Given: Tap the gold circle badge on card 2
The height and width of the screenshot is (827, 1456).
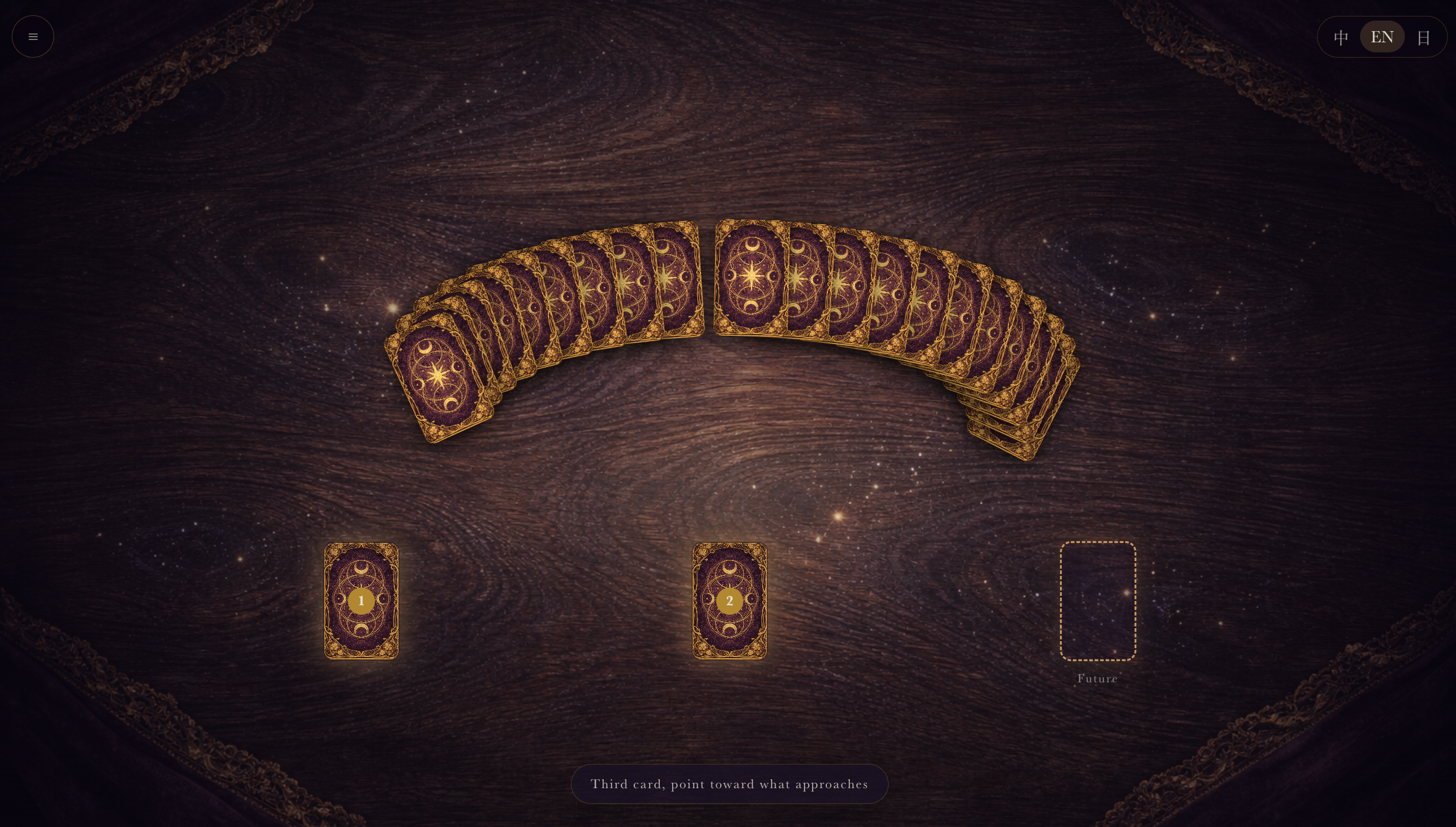Looking at the screenshot, I should [730, 601].
